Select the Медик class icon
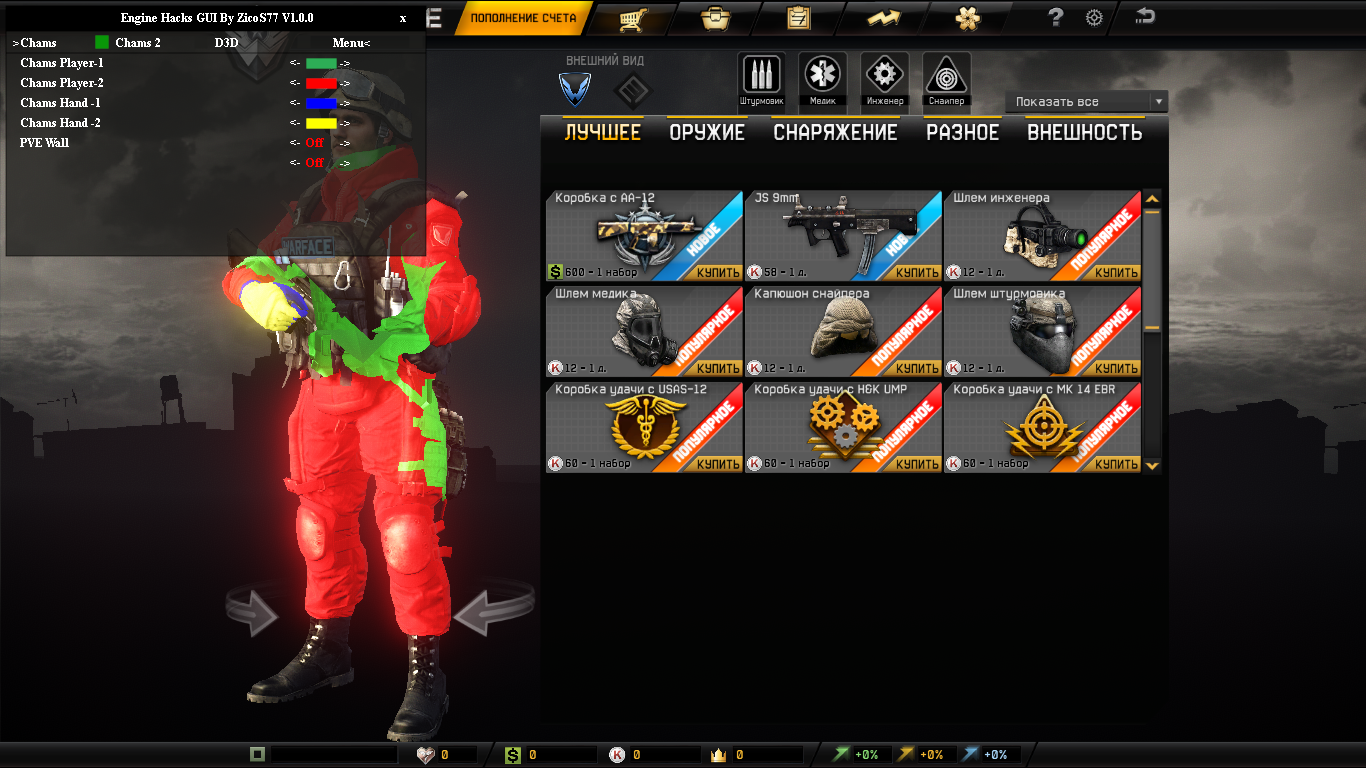 pos(821,77)
